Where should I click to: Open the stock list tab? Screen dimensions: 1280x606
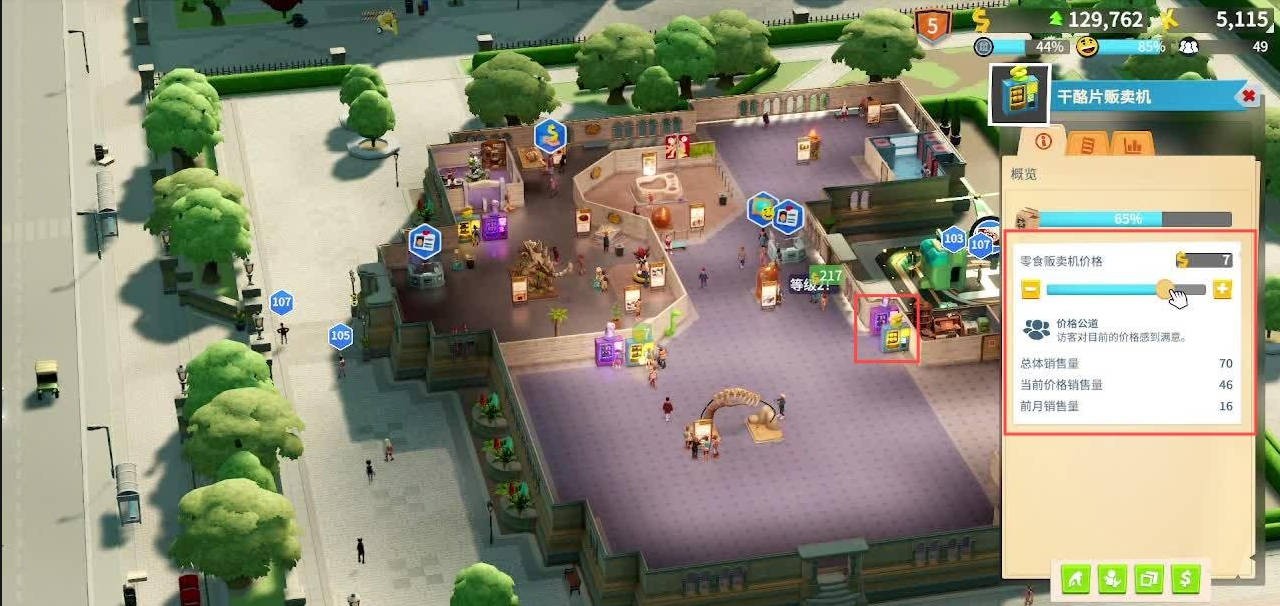(1087, 144)
